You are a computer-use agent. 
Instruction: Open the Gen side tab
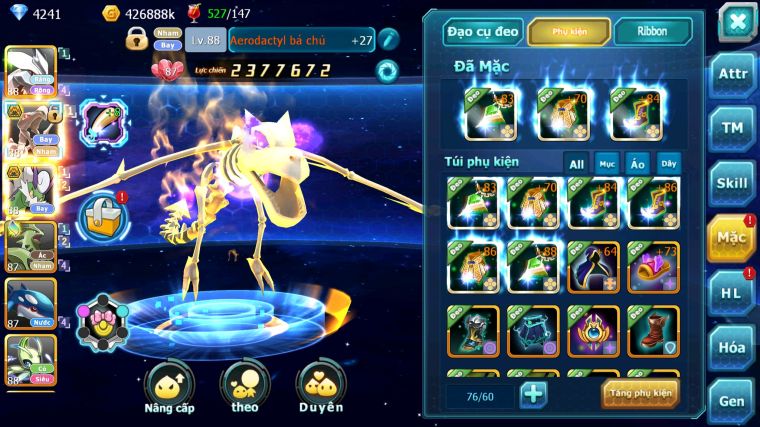pos(732,400)
